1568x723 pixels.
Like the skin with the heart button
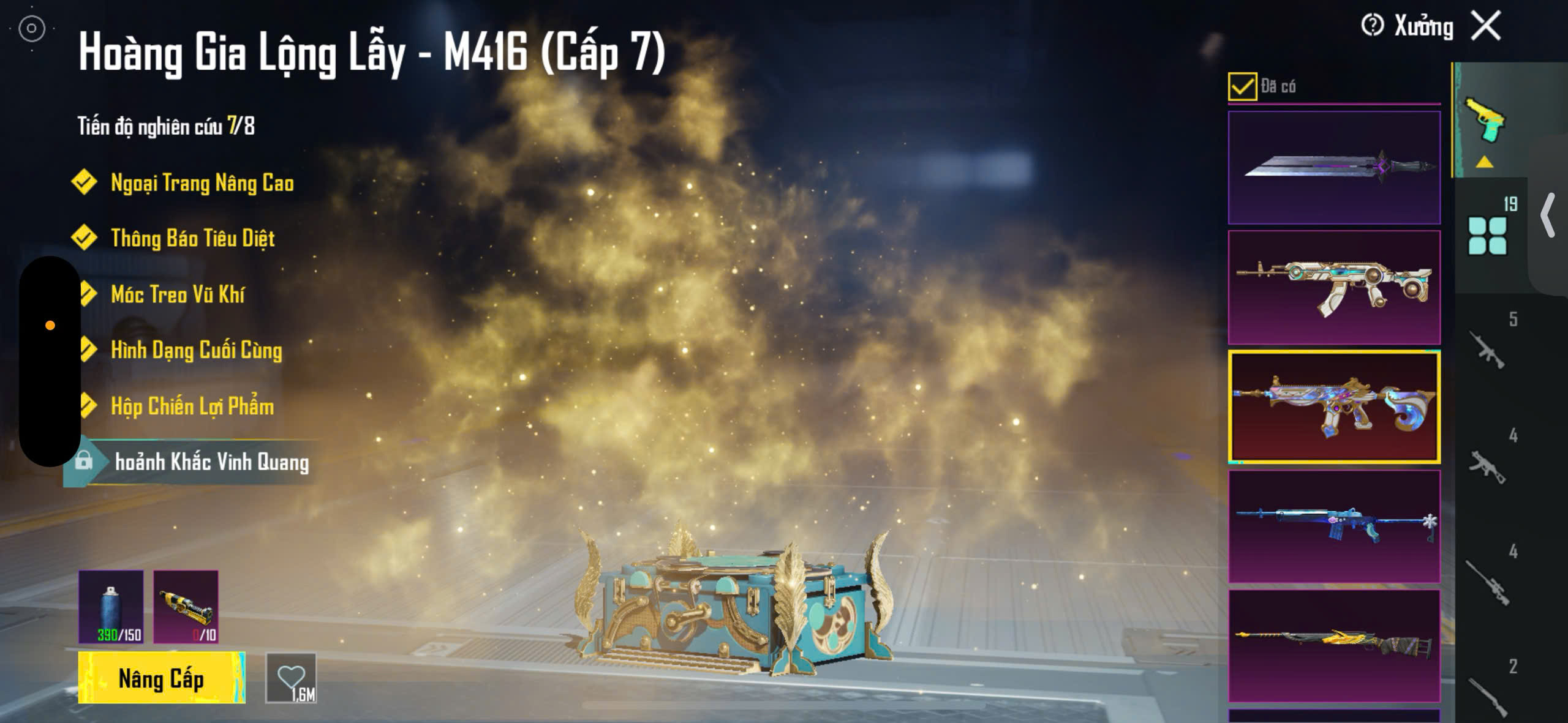pyautogui.click(x=292, y=678)
